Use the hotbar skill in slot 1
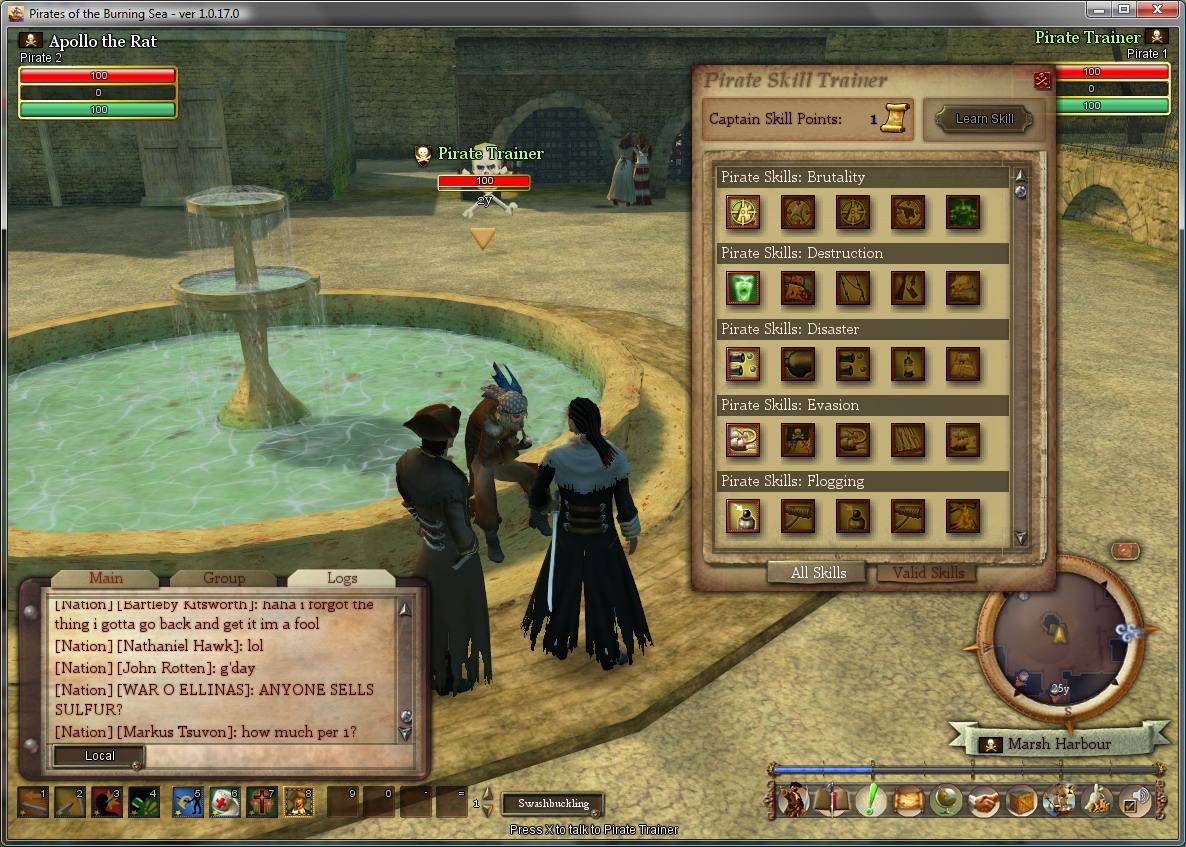Screen dimensions: 1186x847 click(32, 801)
